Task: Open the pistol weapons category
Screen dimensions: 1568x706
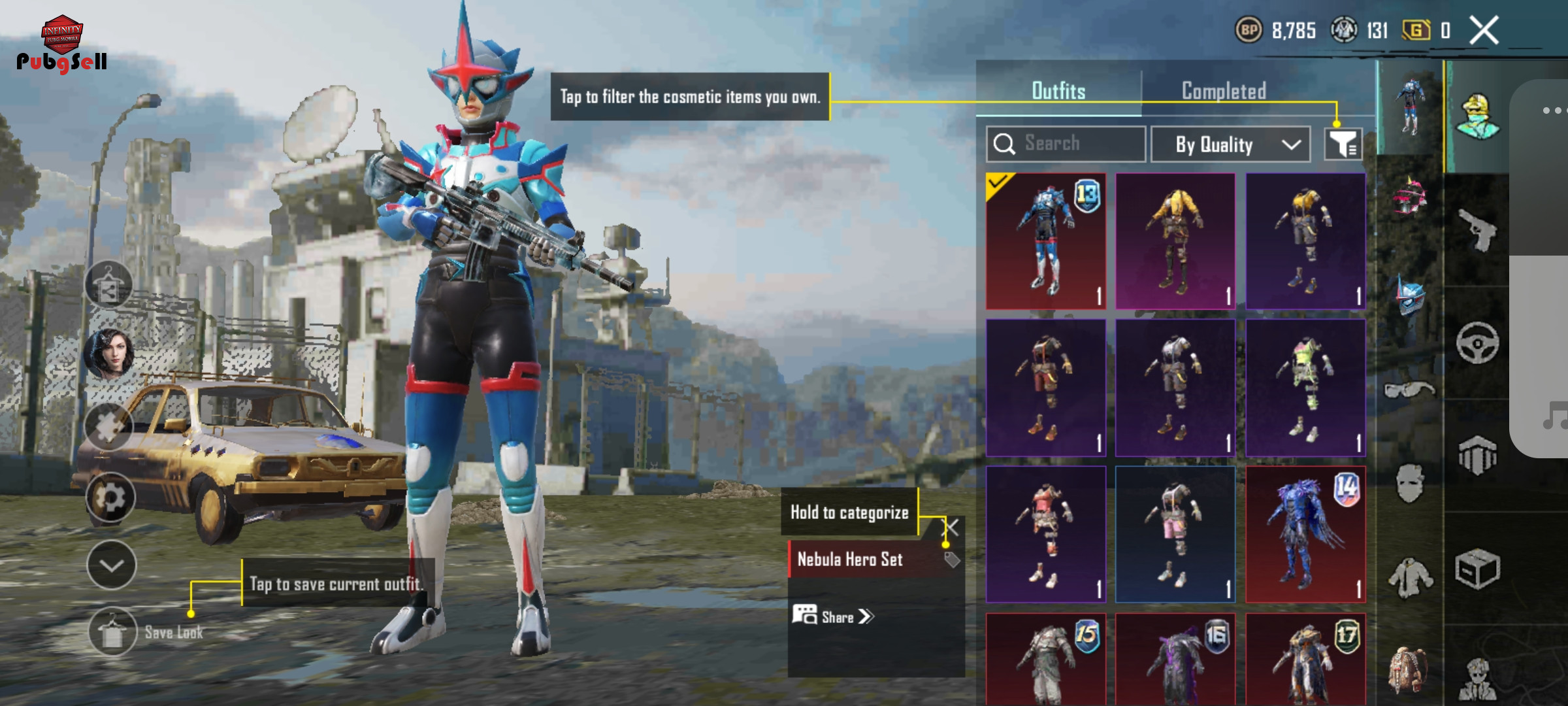Action: pos(1477,230)
